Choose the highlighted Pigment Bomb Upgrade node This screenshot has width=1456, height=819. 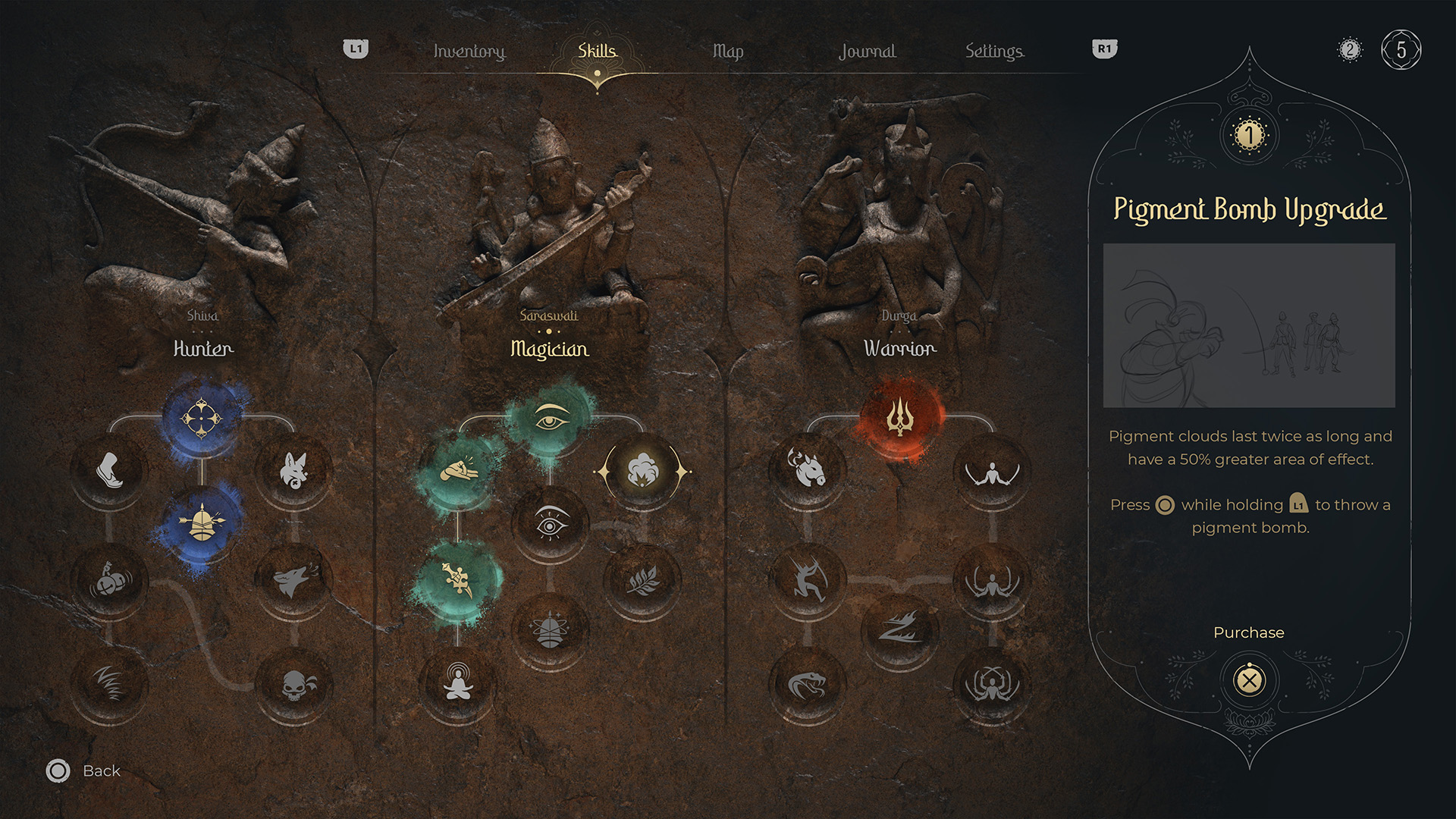coord(642,472)
